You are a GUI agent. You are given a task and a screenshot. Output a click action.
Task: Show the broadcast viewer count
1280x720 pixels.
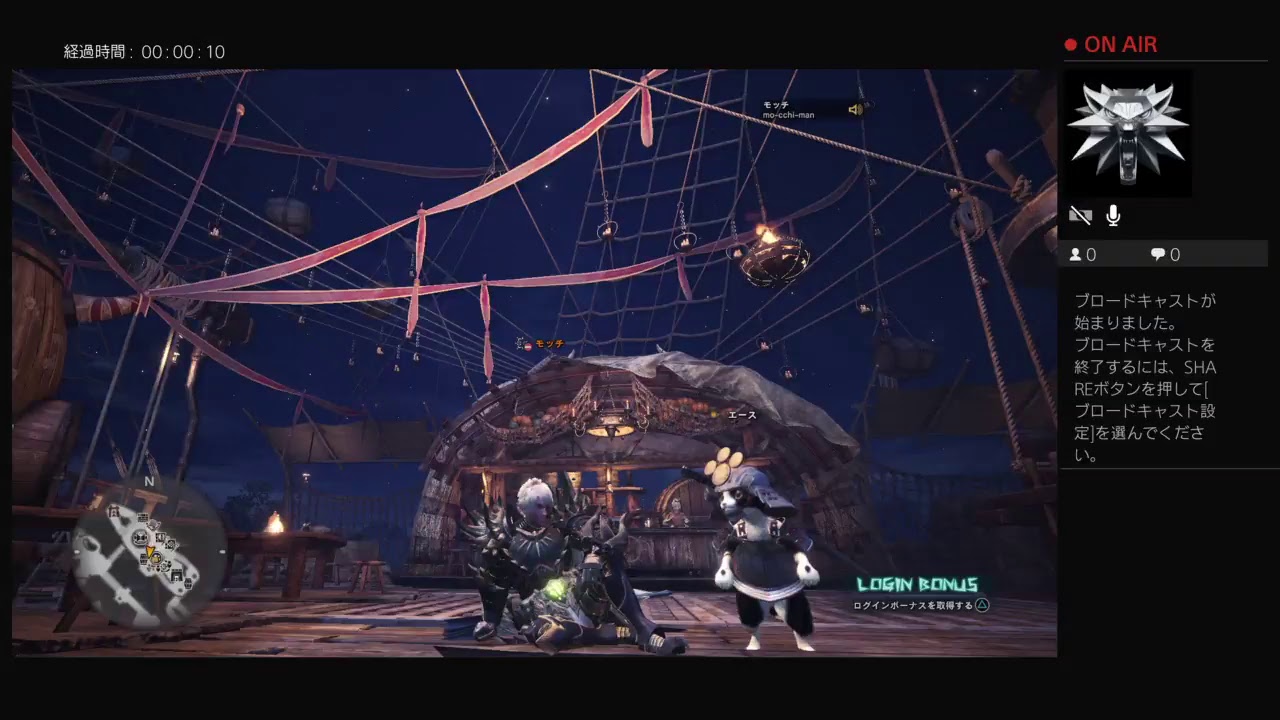point(1083,255)
